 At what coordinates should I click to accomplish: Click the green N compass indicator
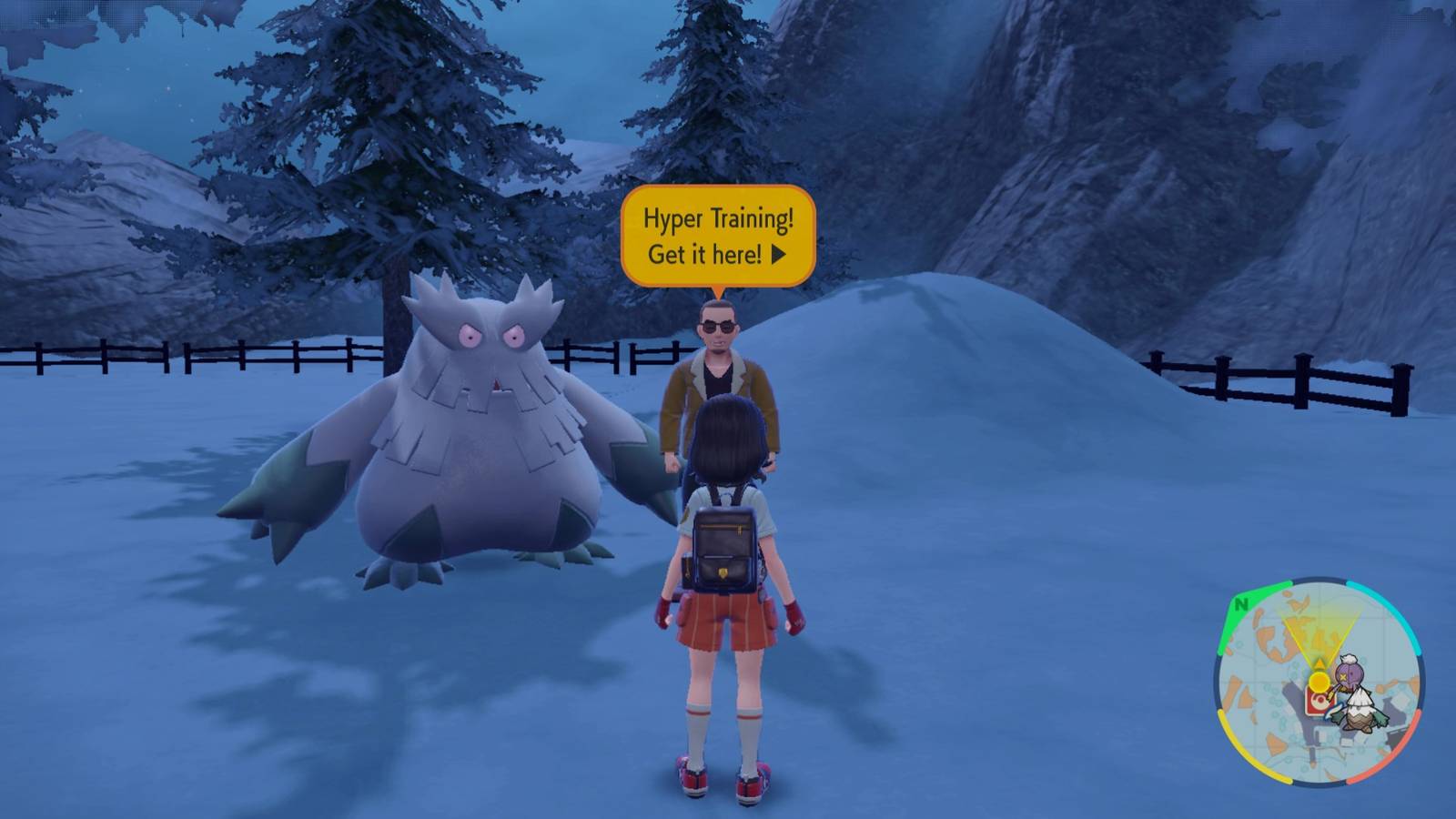(x=1241, y=604)
